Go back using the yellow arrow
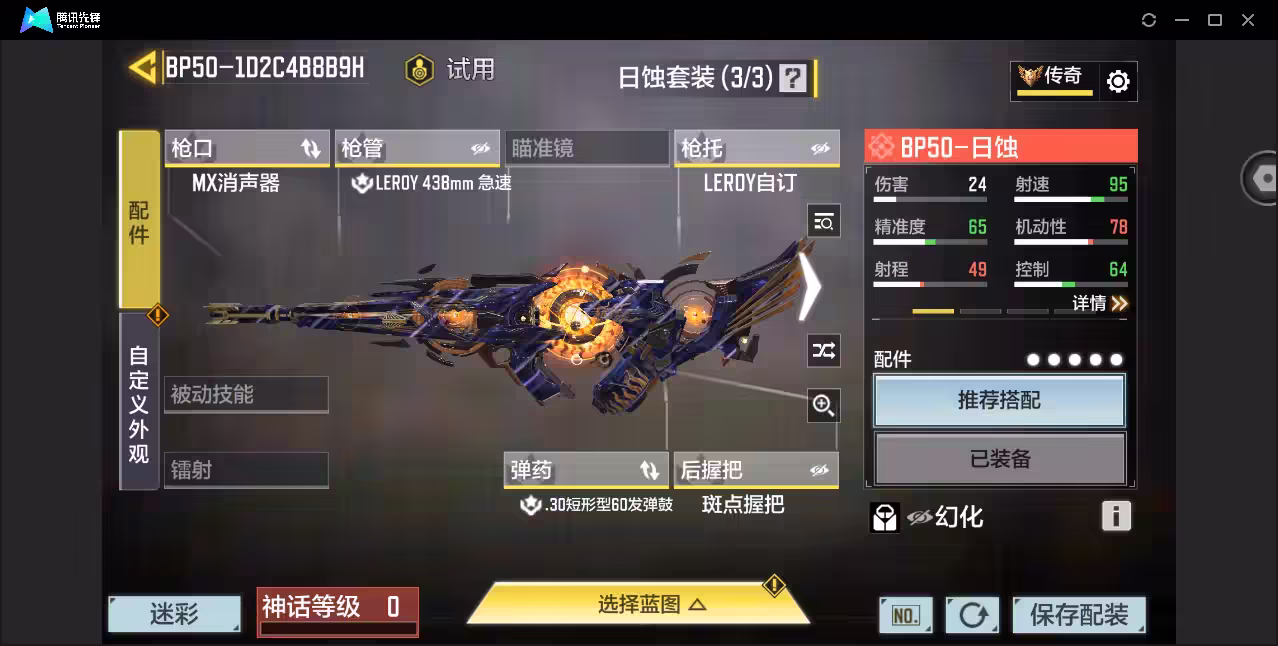This screenshot has width=1278, height=646. click(x=142, y=68)
